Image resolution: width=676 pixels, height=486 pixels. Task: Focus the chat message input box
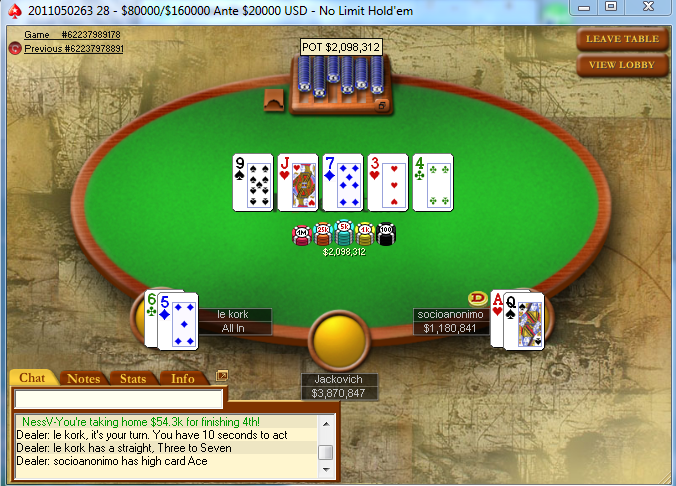pyautogui.click(x=118, y=399)
